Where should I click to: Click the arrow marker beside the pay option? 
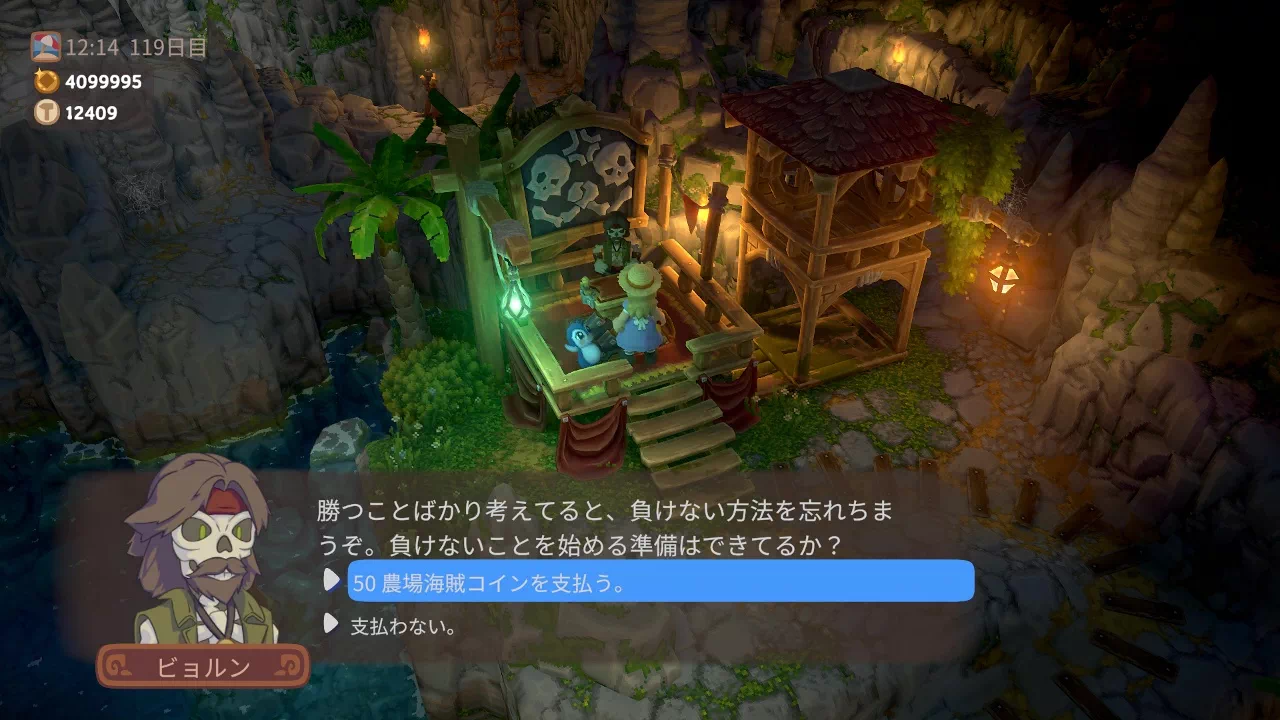click(333, 581)
